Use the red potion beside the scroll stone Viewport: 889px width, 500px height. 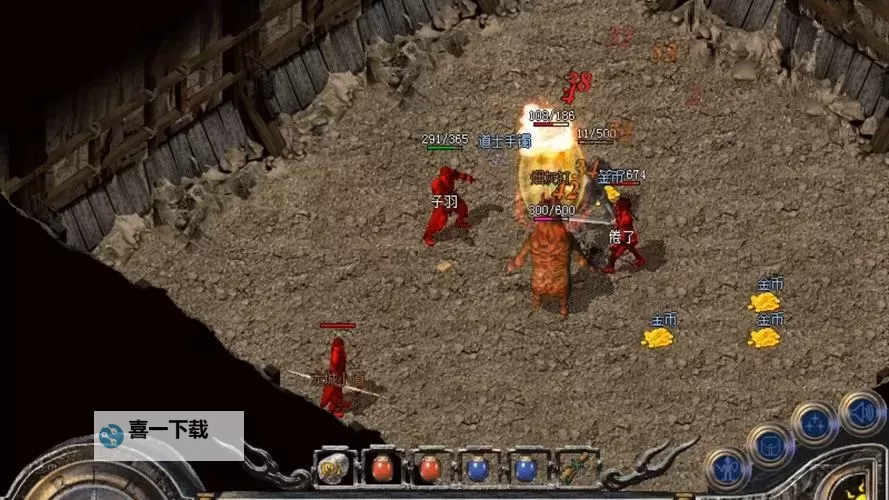click(x=382, y=468)
